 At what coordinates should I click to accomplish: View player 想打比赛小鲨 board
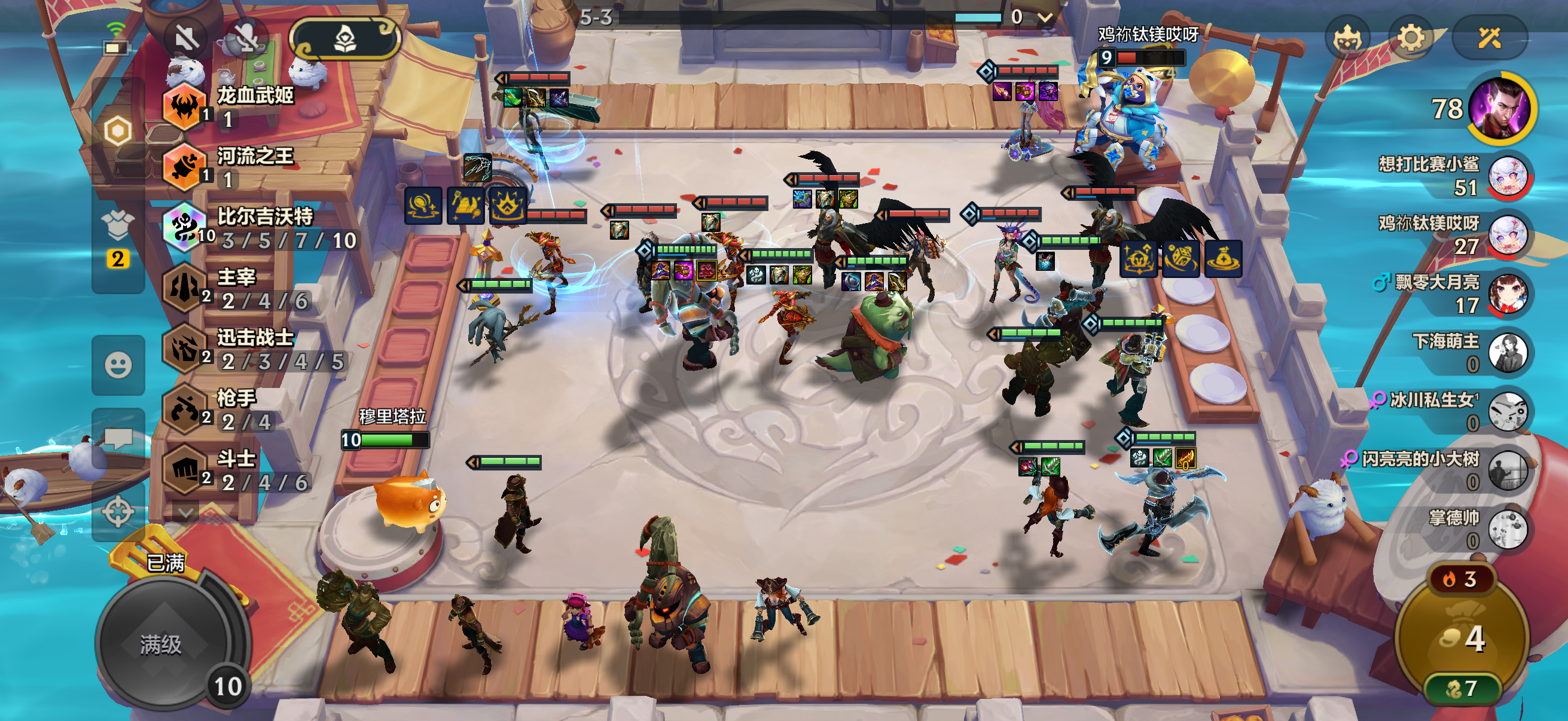point(1507,176)
